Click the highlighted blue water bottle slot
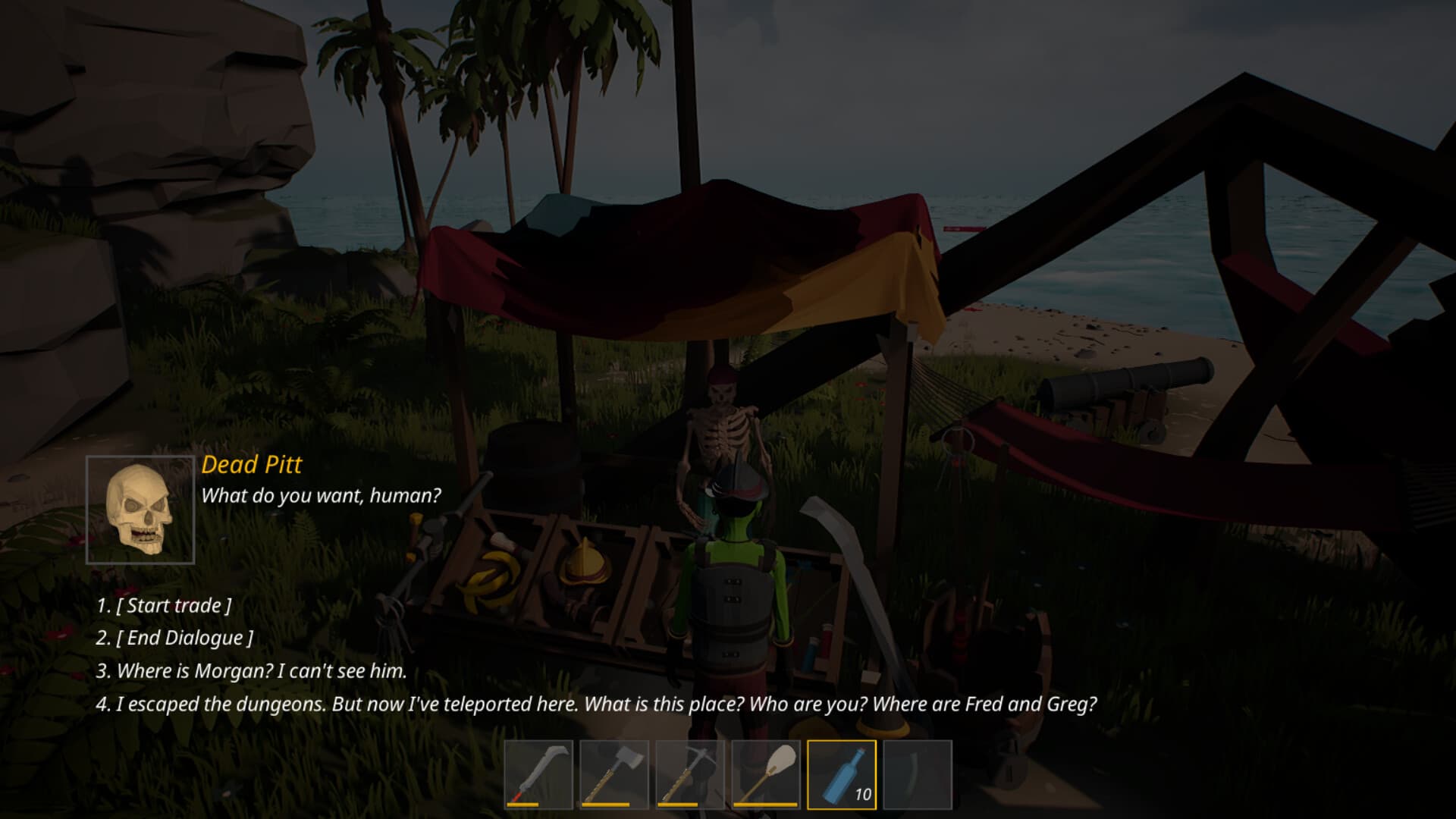 839,773
